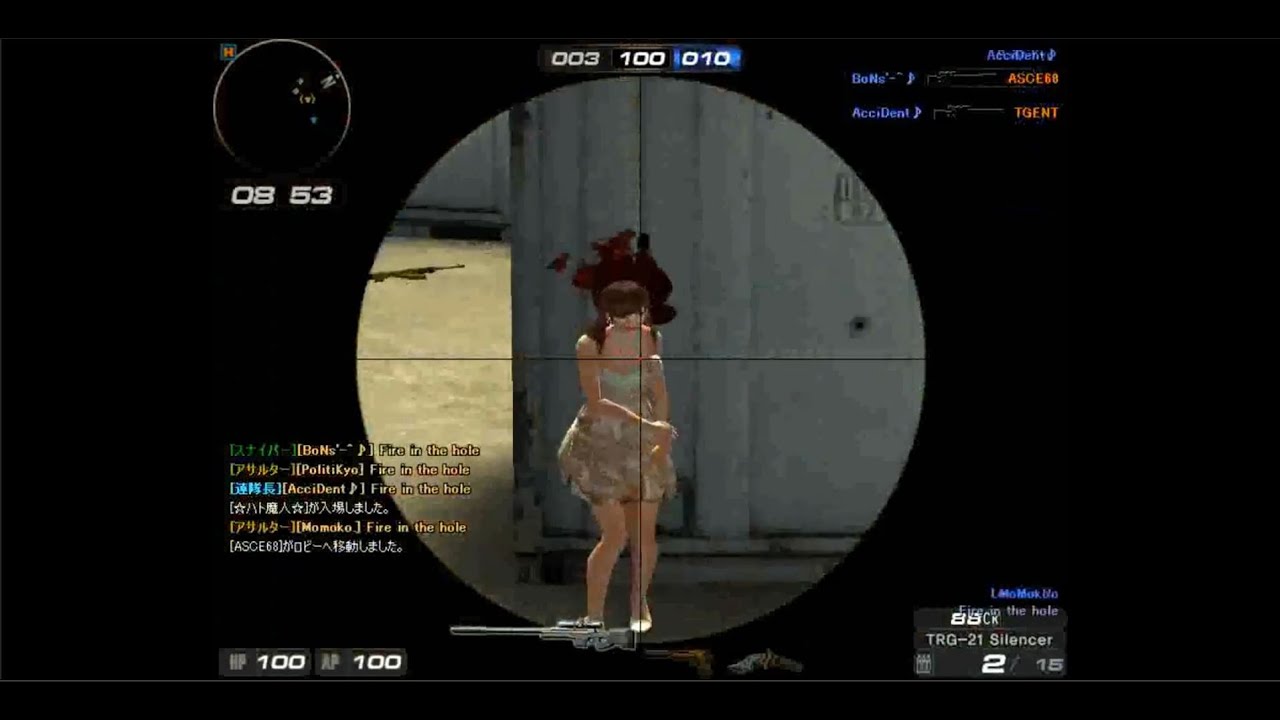Image resolution: width=1280 pixels, height=720 pixels.
Task: Click the Momoko chat message line
Action: [348, 527]
